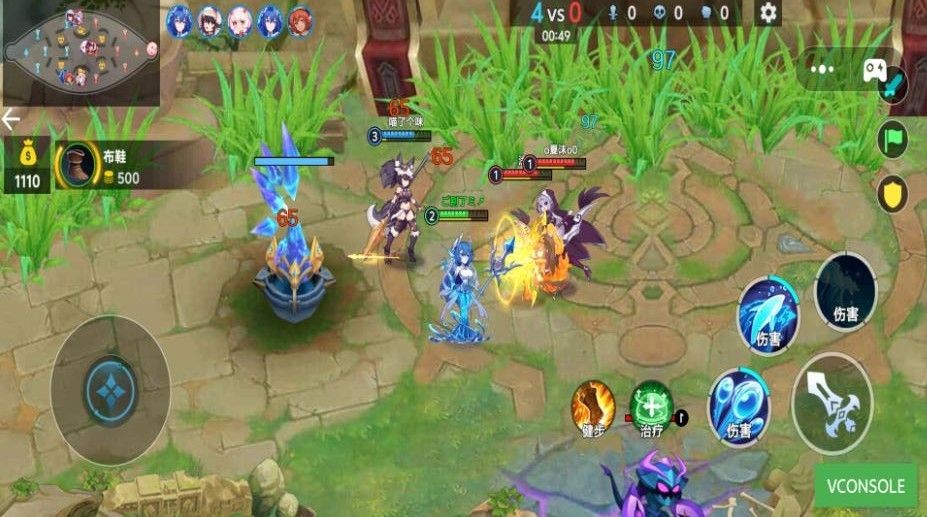Collapse the panel with the left arrow

click(11, 121)
